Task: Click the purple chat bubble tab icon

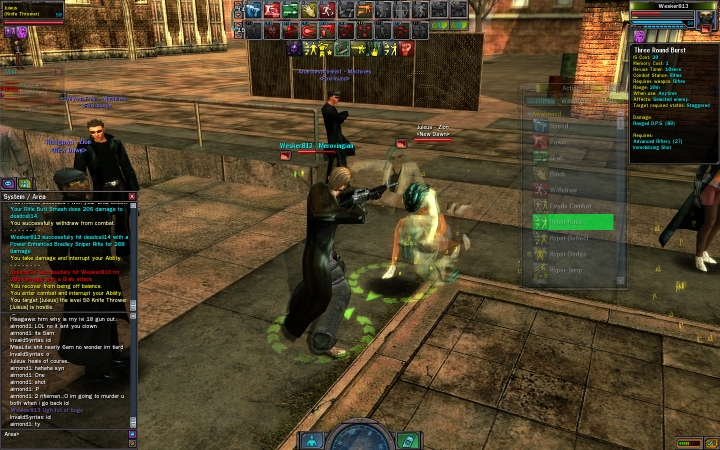Action: tap(9, 184)
